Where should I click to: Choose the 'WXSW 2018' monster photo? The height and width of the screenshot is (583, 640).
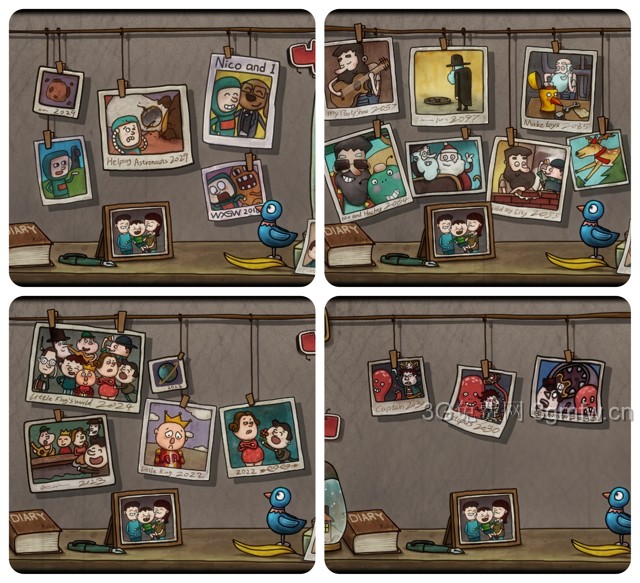pos(234,188)
